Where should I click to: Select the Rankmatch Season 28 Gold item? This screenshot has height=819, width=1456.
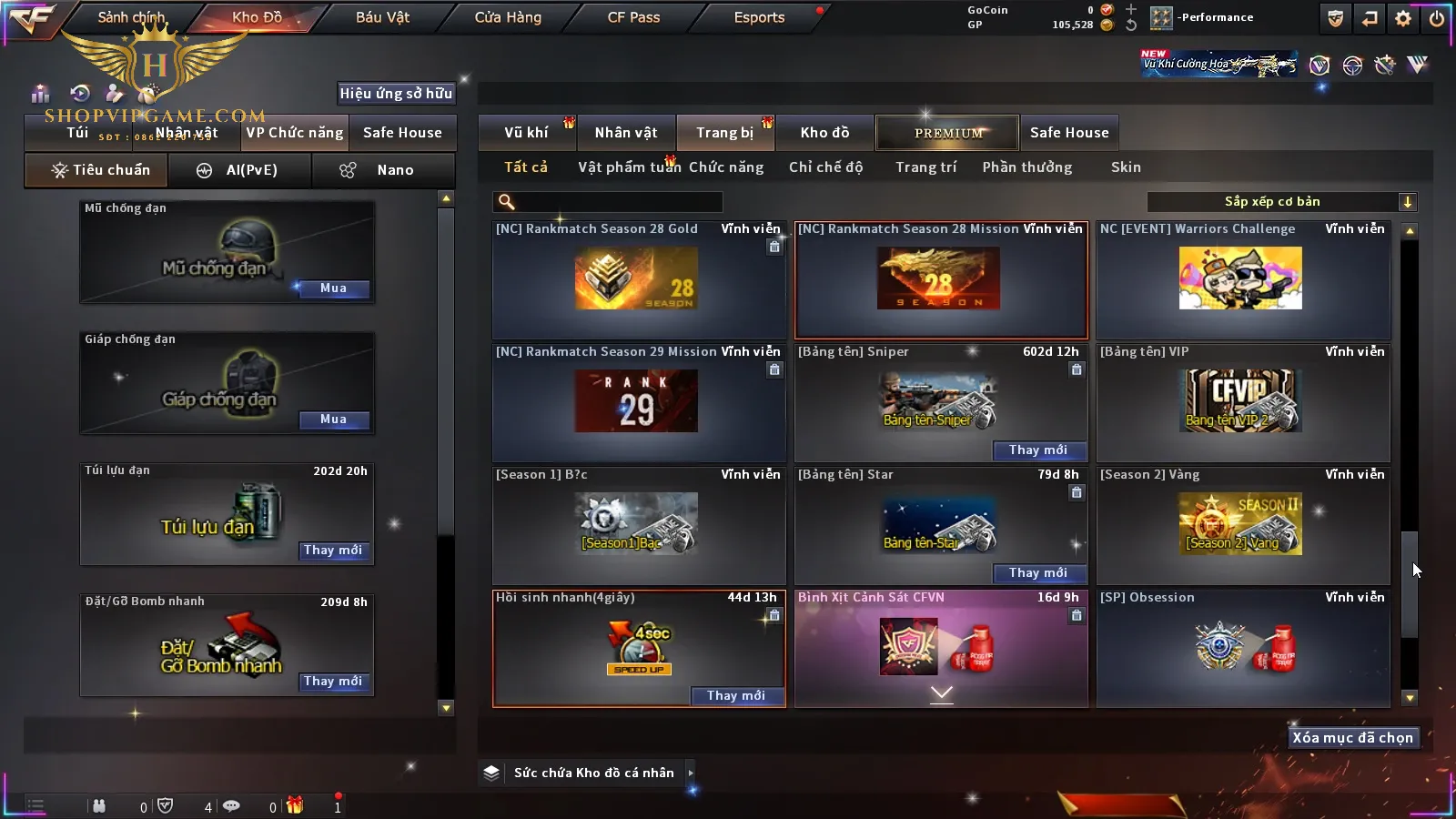pyautogui.click(x=637, y=280)
